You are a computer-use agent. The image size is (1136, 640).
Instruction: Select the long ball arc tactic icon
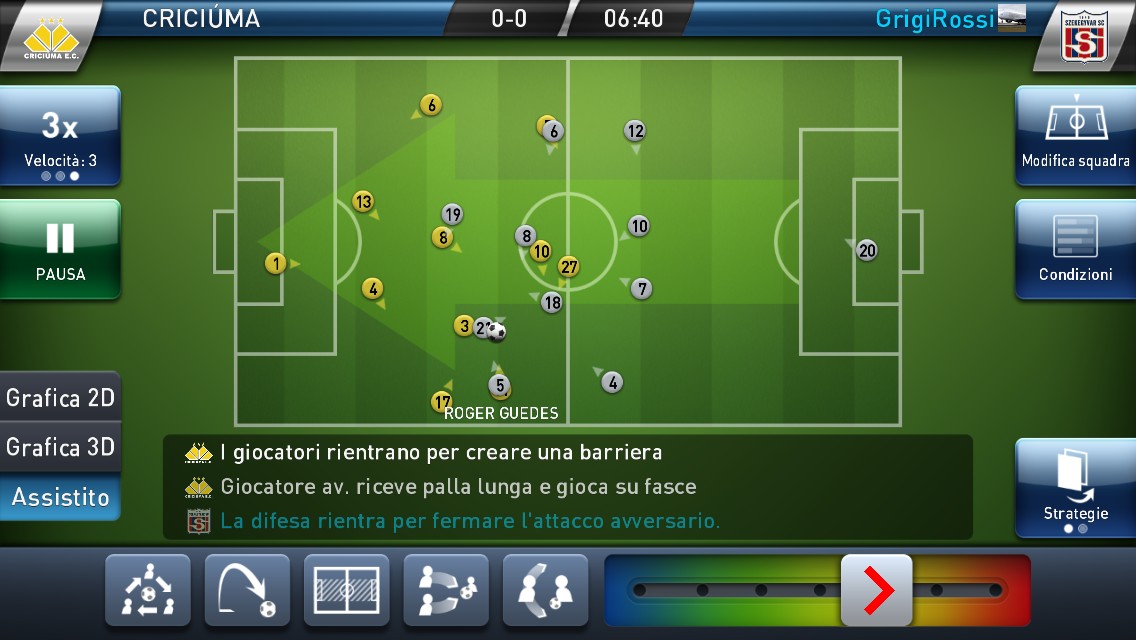point(247,591)
